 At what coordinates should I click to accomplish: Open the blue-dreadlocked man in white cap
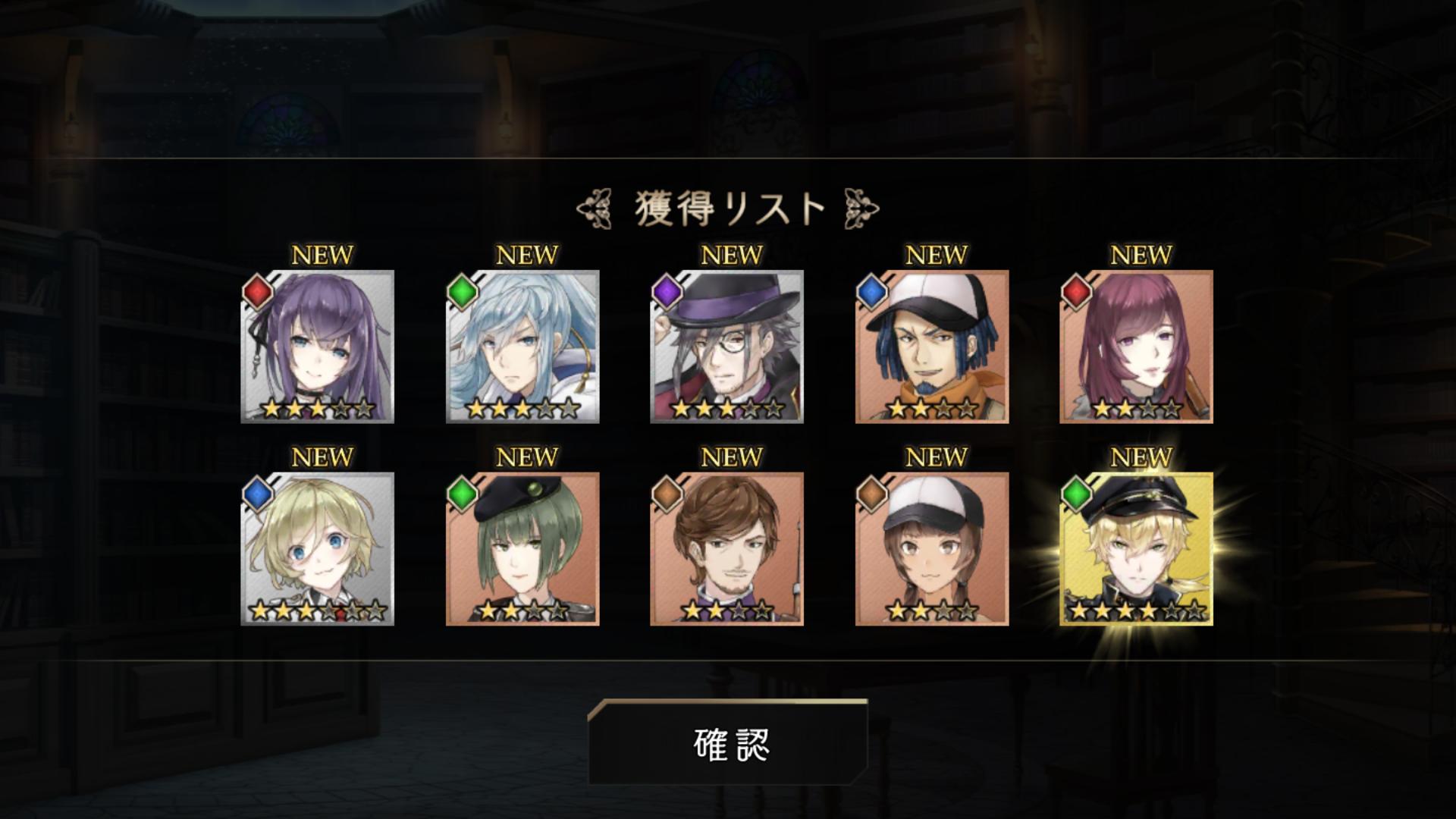[932, 347]
